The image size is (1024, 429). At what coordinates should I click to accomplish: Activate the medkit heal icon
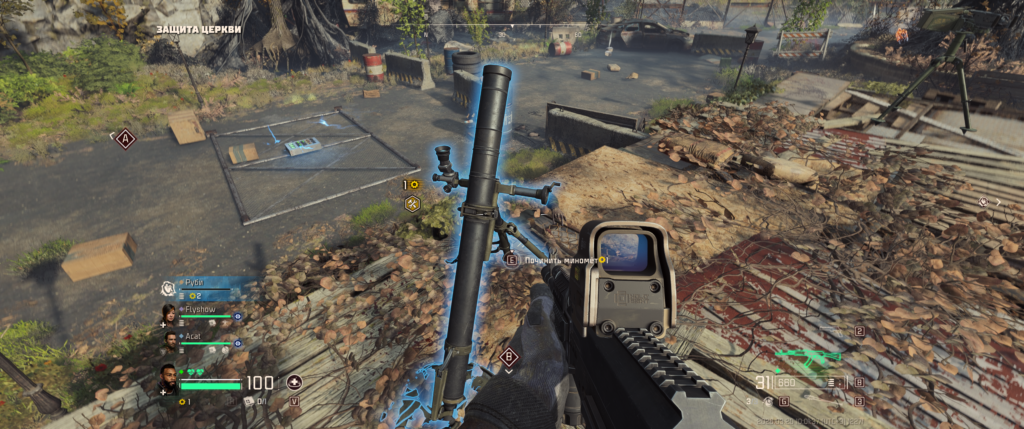tap(294, 382)
